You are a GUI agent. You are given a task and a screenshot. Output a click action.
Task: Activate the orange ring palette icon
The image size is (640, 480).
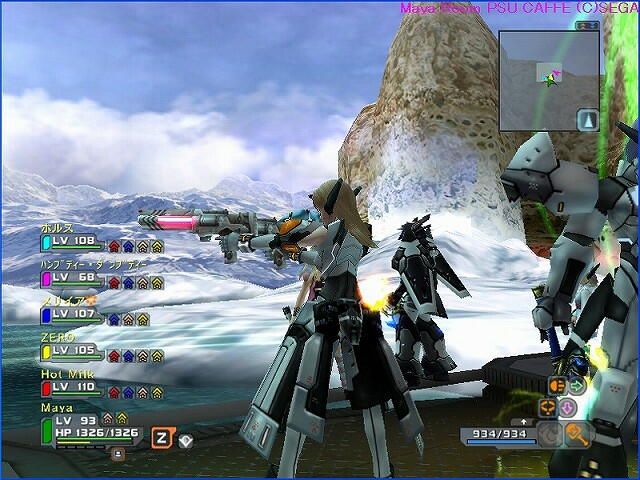(547, 407)
